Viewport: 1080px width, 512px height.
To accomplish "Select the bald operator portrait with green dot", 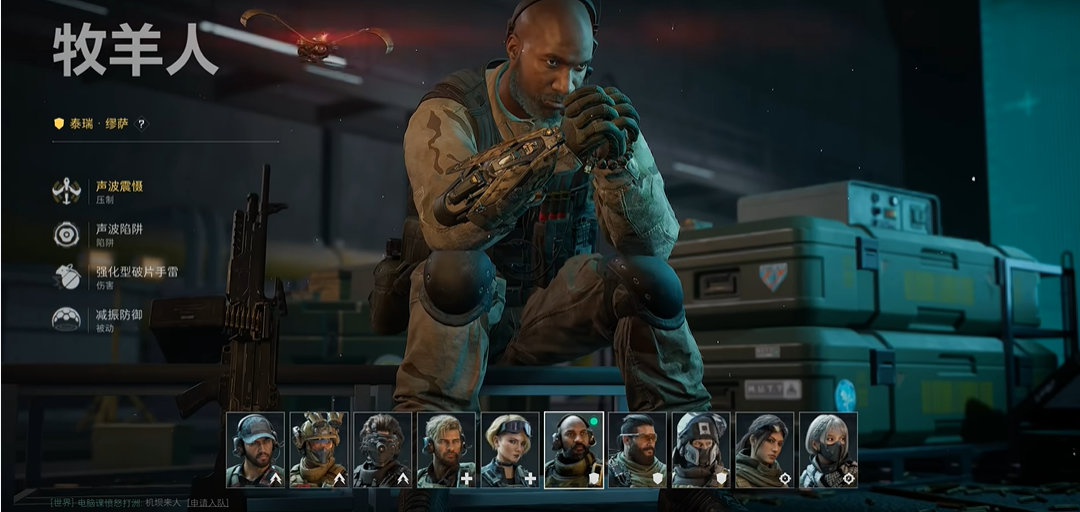I will point(574,450).
